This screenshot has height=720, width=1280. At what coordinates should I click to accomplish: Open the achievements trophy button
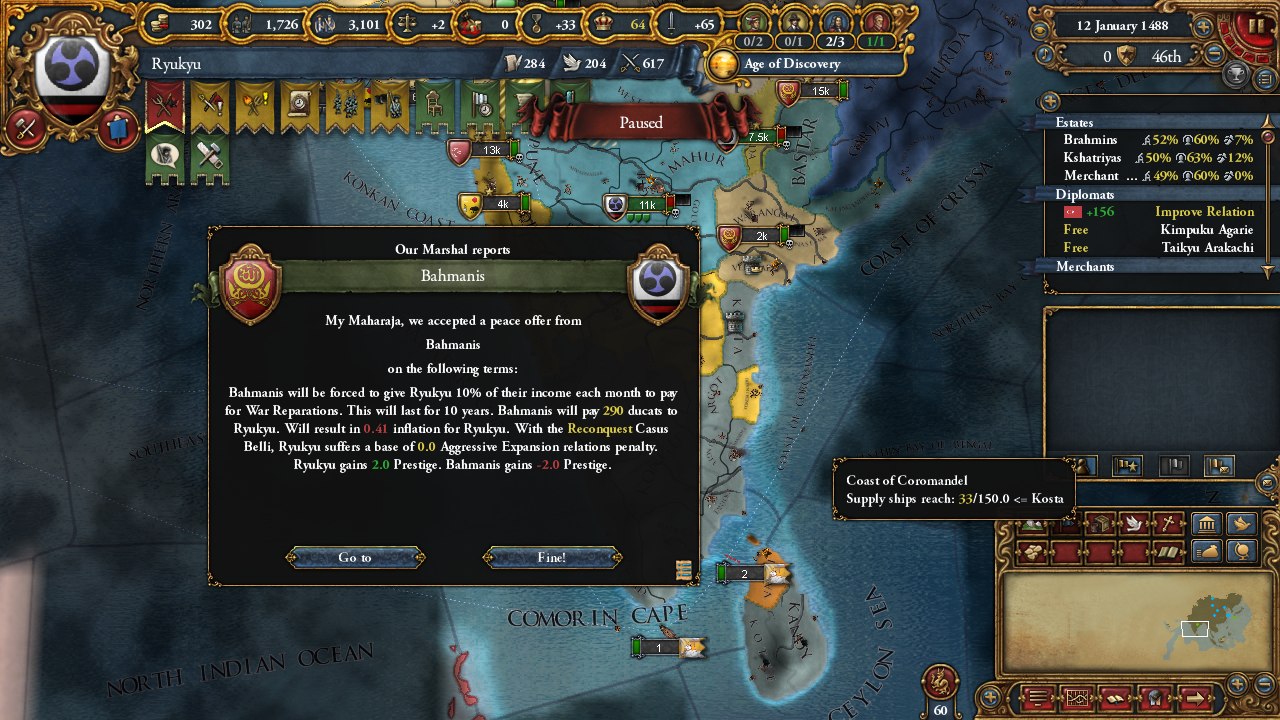click(1237, 75)
